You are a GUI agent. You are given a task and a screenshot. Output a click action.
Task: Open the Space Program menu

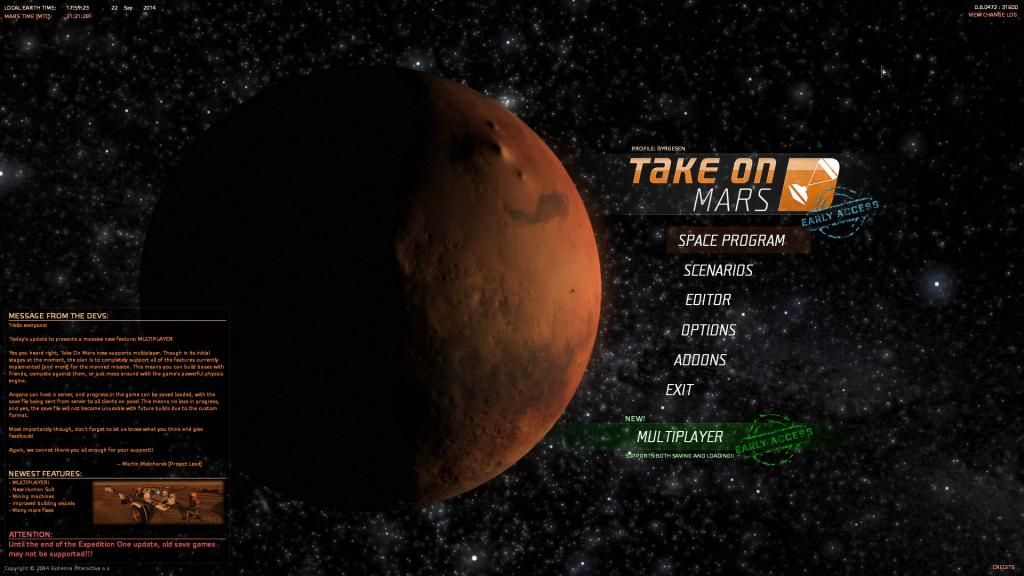coord(732,240)
